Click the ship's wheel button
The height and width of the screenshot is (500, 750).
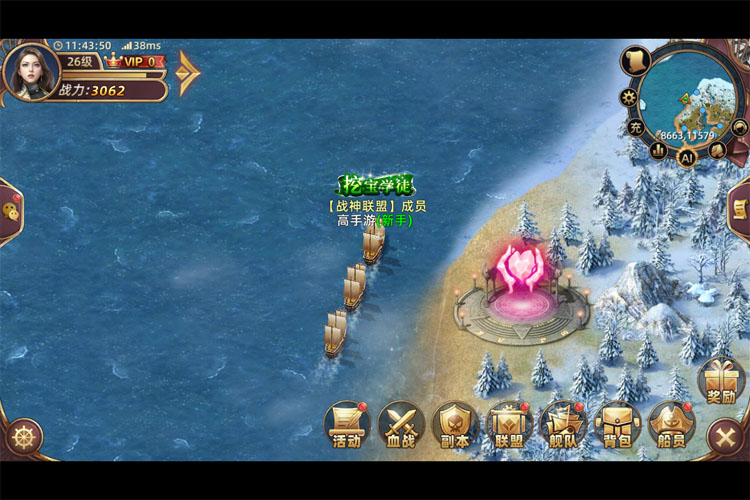[x=24, y=437]
